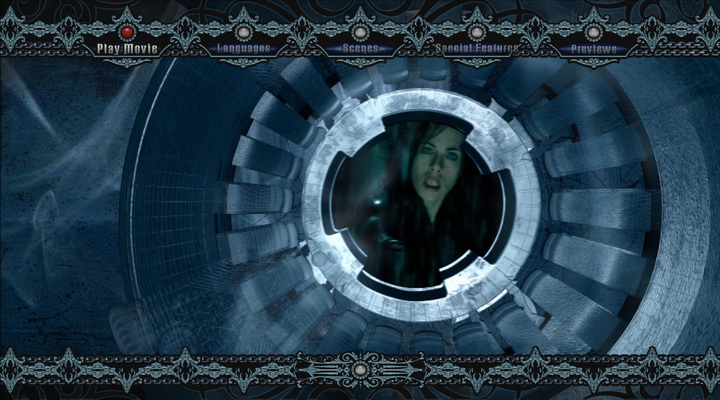Open Special Features
Image resolution: width=720 pixels, height=400 pixels.
[476, 48]
